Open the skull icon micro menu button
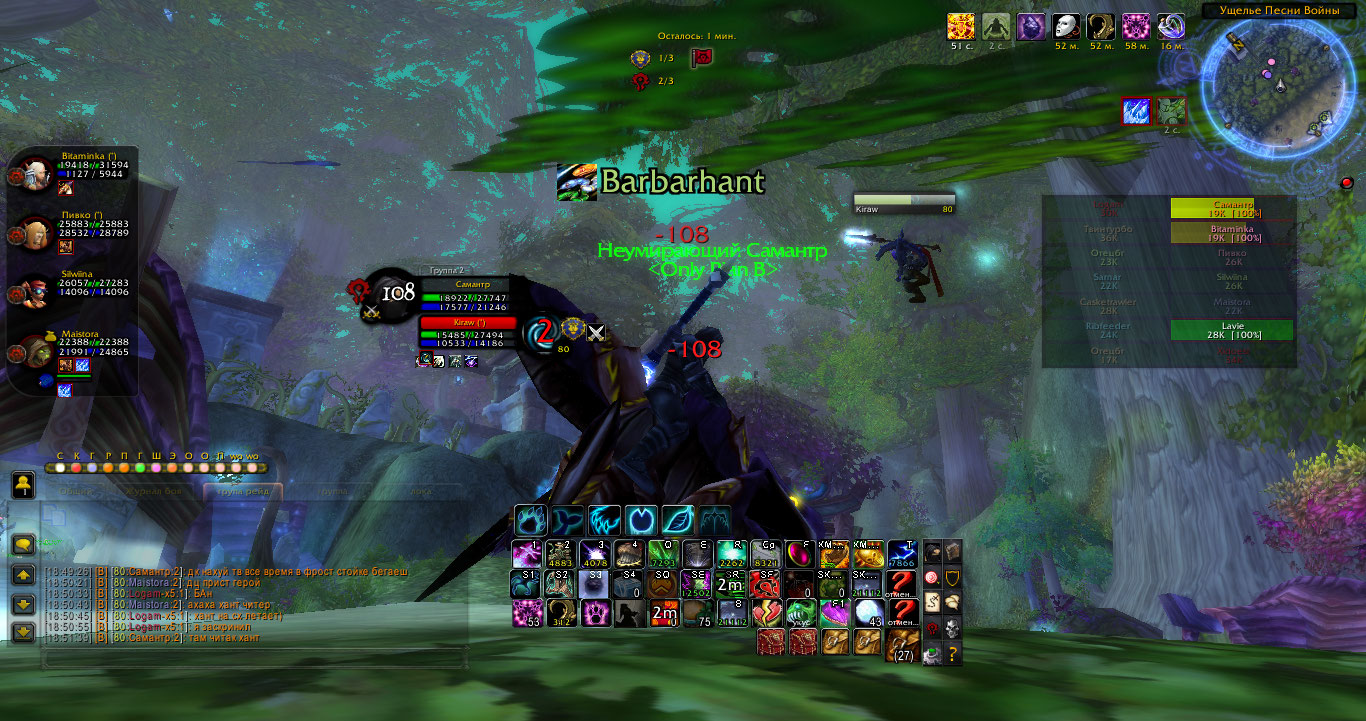 pyautogui.click(x=953, y=628)
